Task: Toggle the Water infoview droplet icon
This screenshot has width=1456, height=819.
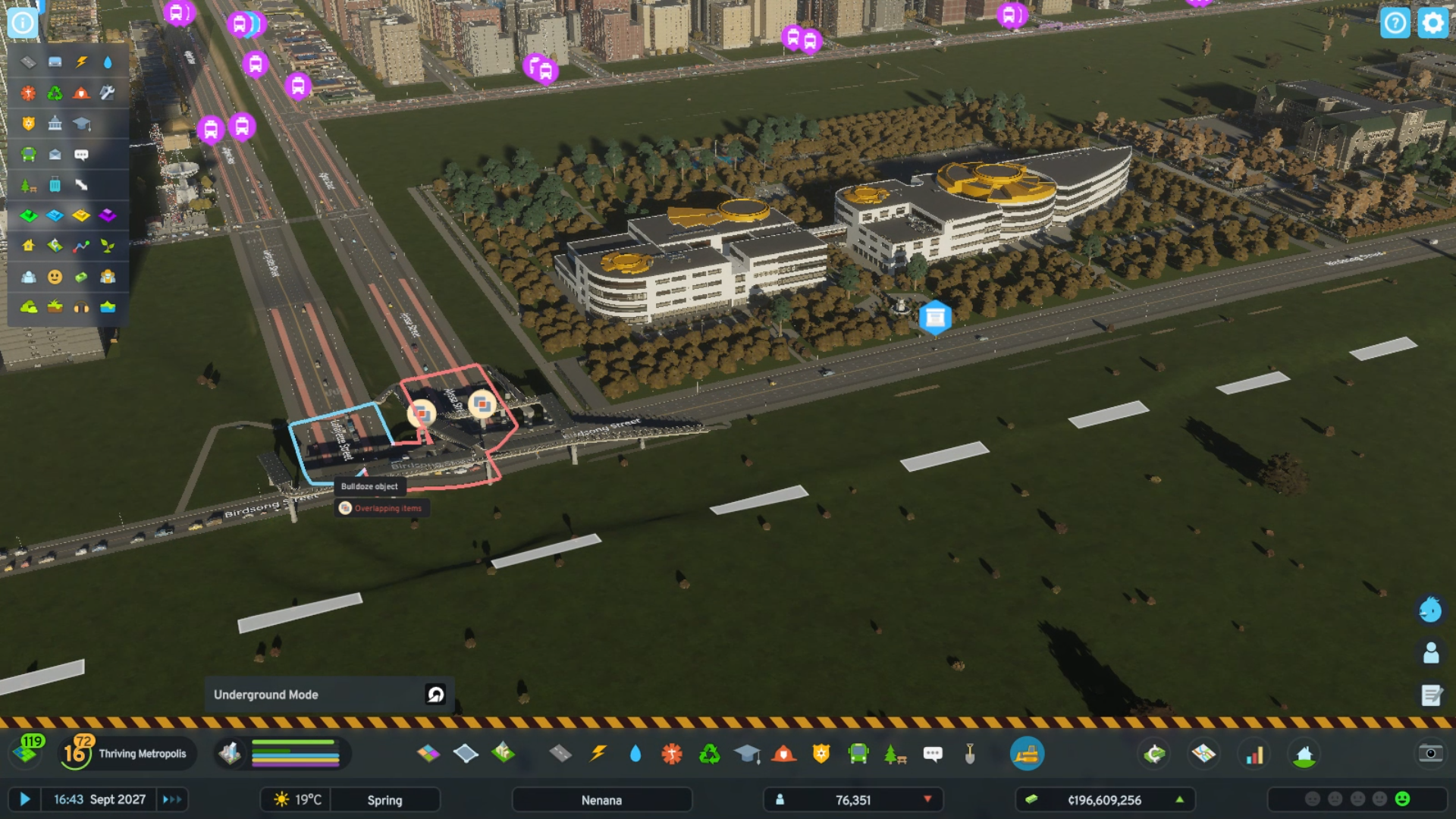Action: pos(635,754)
